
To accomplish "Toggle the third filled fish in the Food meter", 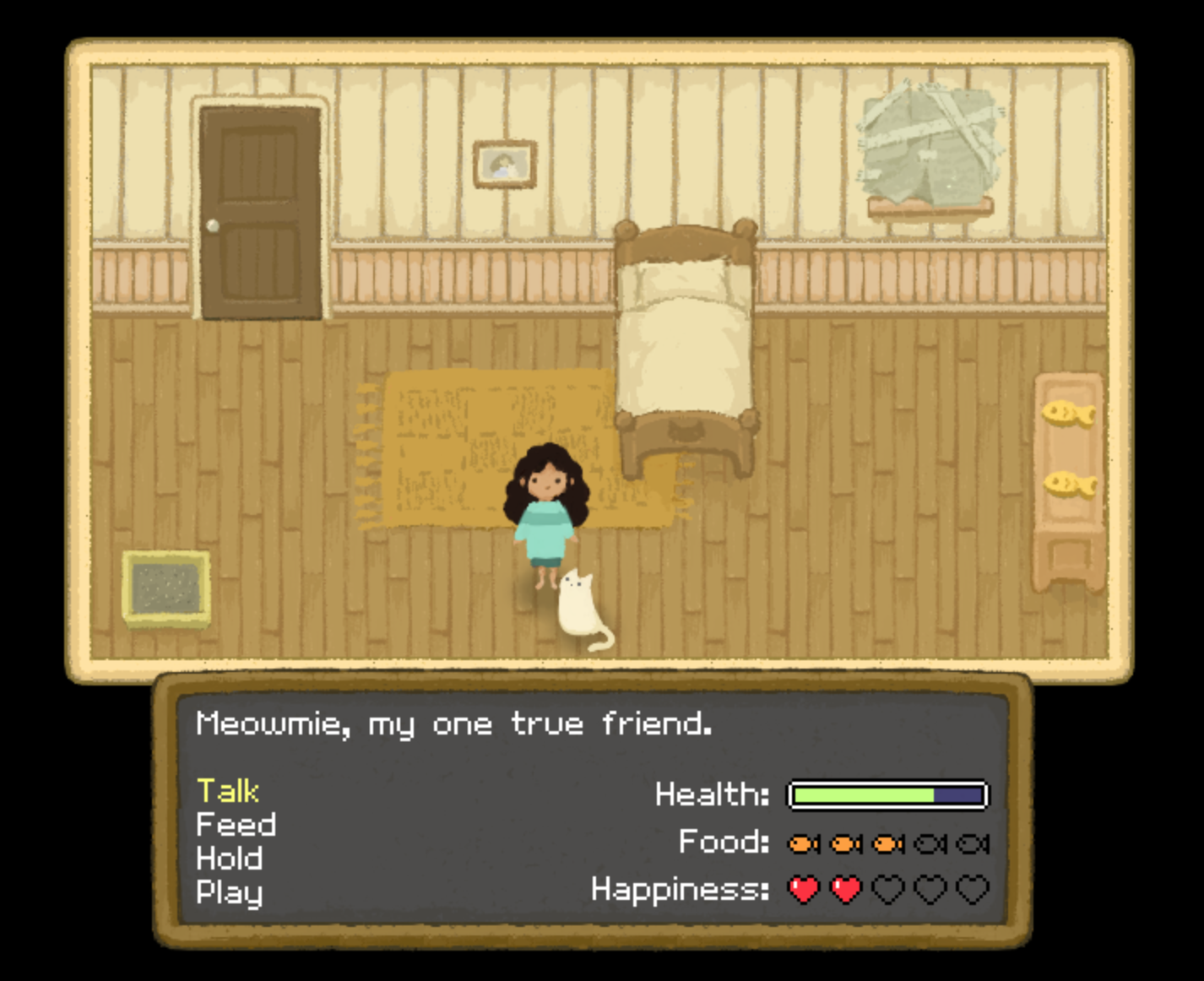I will [887, 843].
